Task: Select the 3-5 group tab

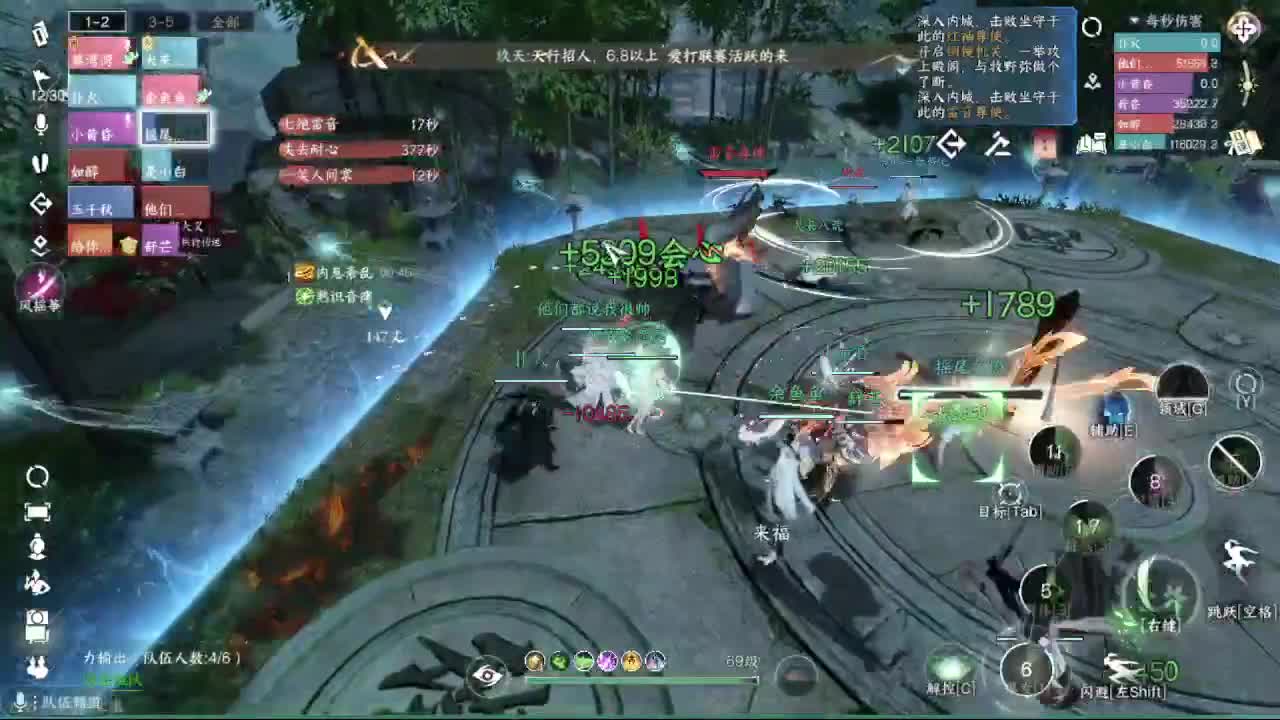Action: pos(160,20)
